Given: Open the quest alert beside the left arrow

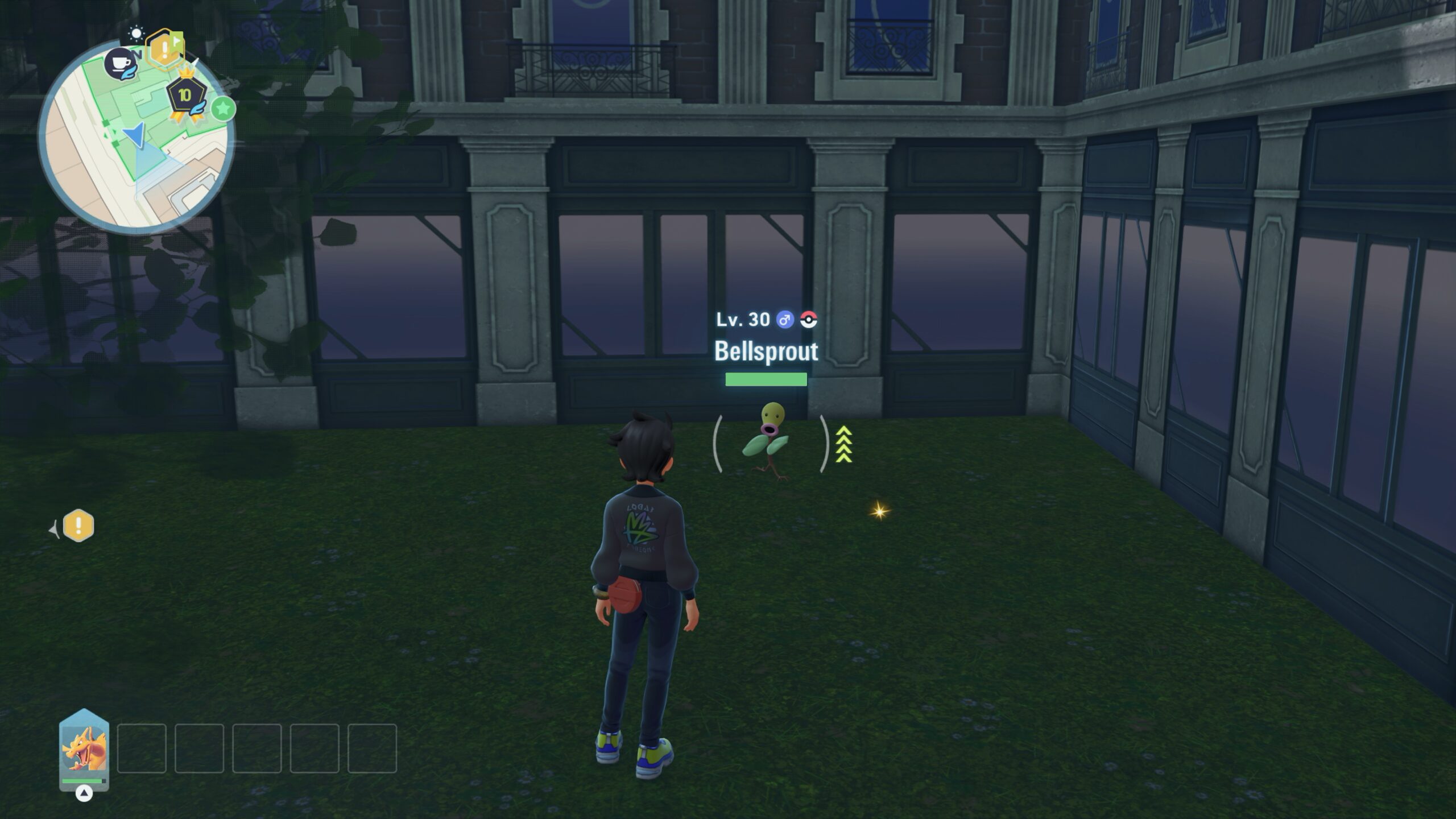Looking at the screenshot, I should [x=78, y=526].
